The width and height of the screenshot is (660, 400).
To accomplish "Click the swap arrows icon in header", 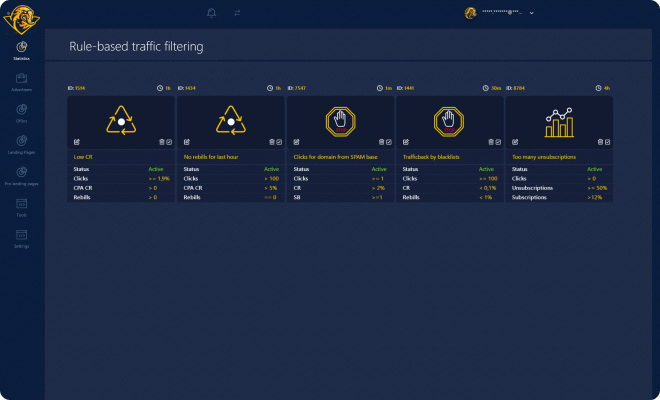I will click(x=237, y=13).
